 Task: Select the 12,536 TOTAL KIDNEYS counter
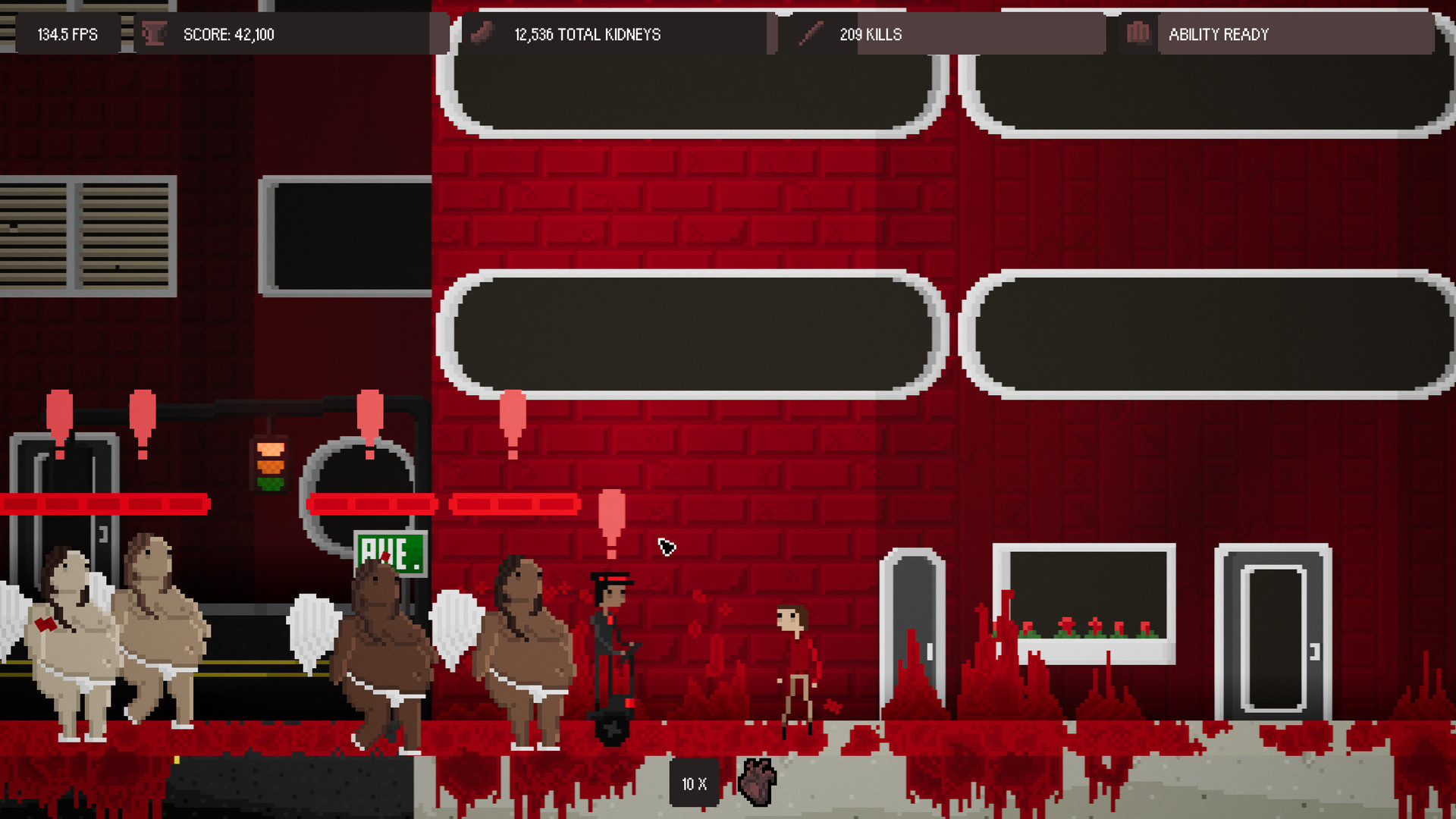(588, 34)
